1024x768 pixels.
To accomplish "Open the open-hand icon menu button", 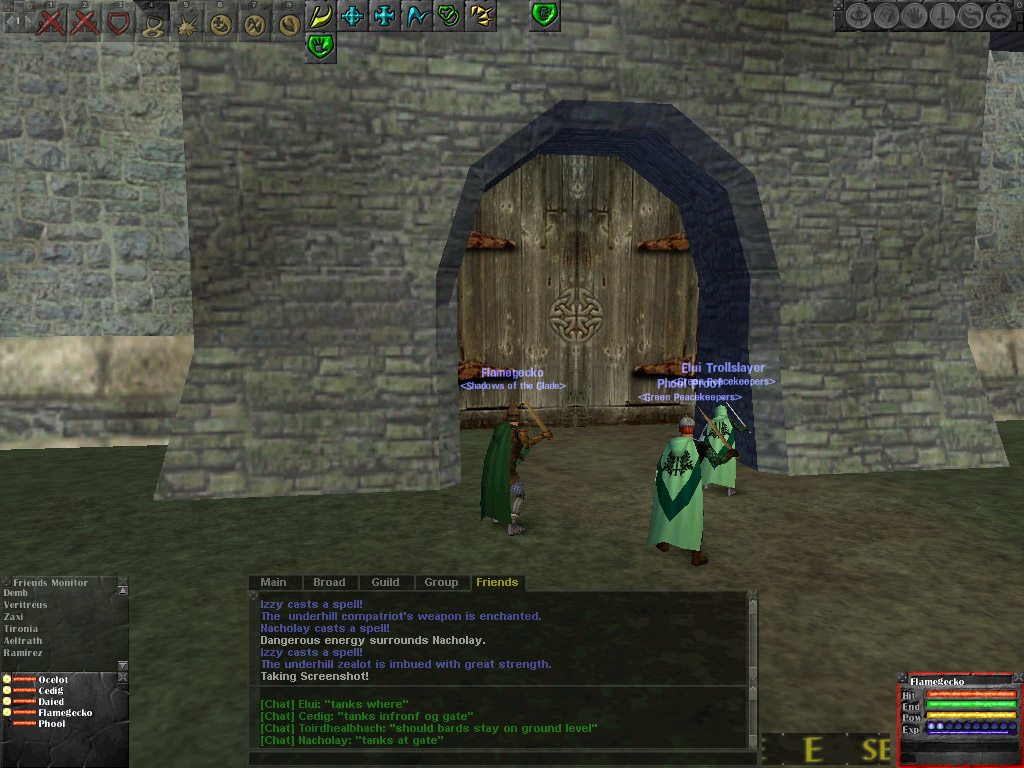I will [914, 16].
